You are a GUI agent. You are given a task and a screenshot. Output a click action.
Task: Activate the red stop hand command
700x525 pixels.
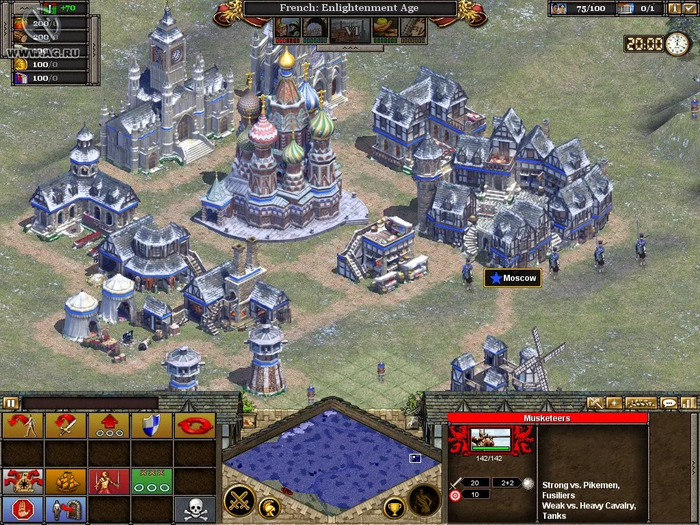[22, 509]
